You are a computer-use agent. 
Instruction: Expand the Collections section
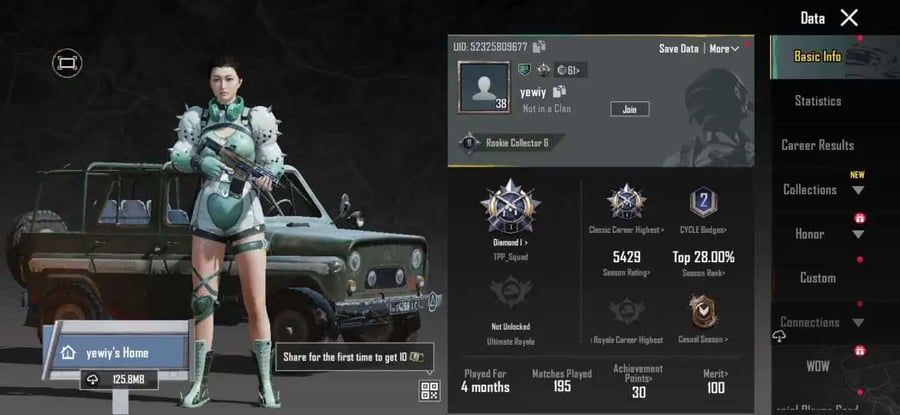coord(822,190)
